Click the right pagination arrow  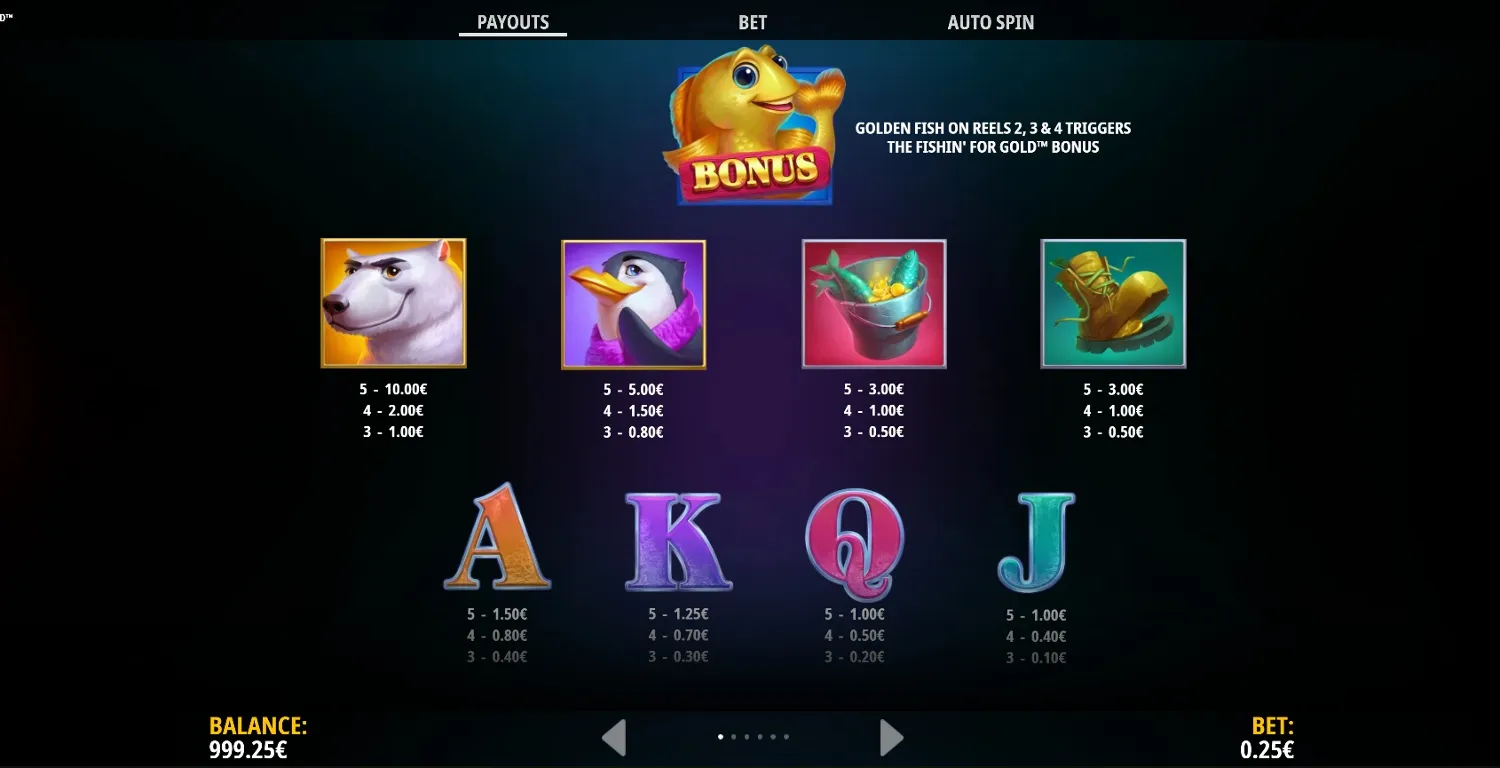pyautogui.click(x=889, y=736)
